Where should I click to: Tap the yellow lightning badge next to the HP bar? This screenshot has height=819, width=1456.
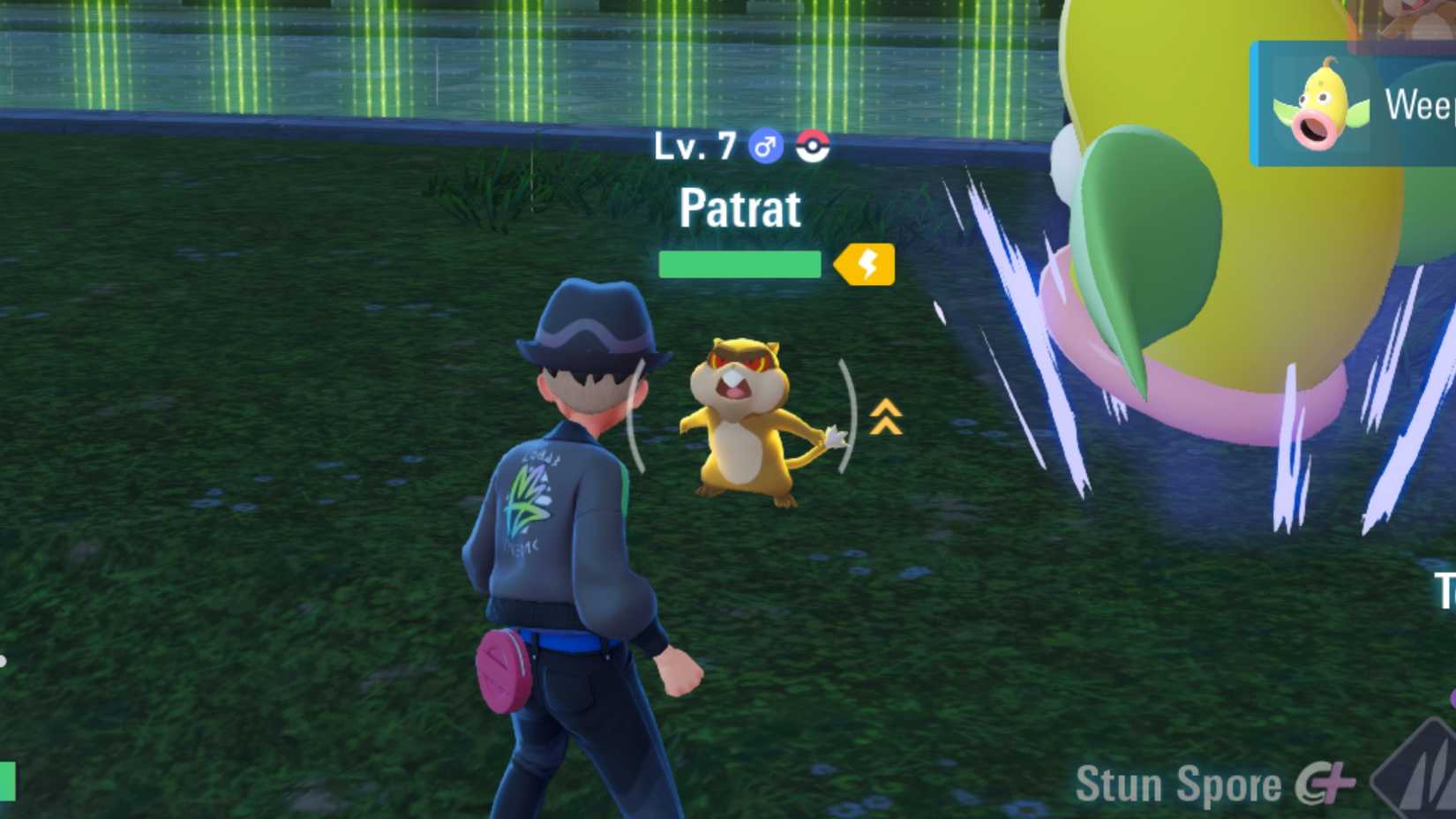(862, 265)
